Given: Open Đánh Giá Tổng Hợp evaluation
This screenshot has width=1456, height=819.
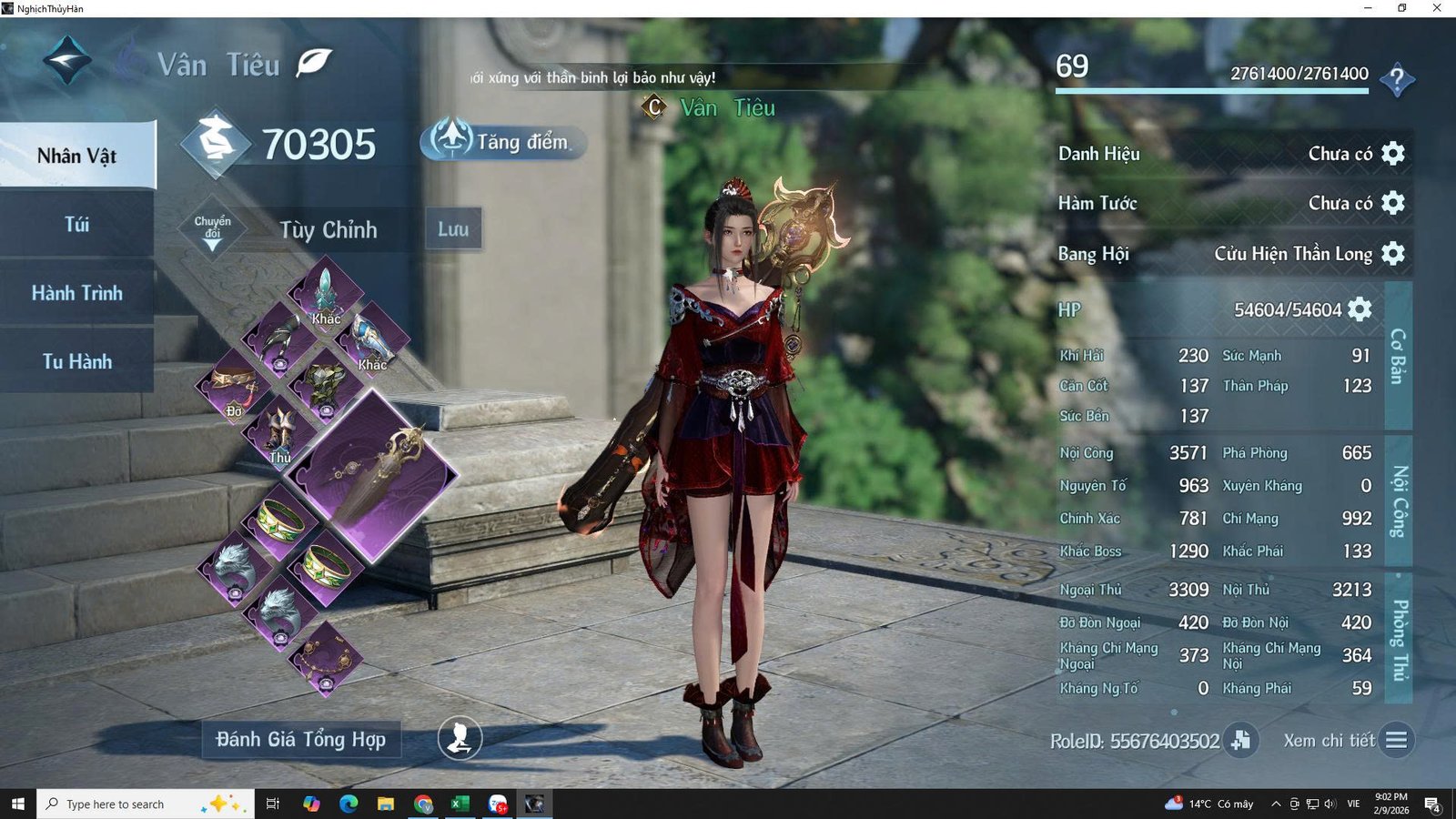Looking at the screenshot, I should [x=301, y=739].
